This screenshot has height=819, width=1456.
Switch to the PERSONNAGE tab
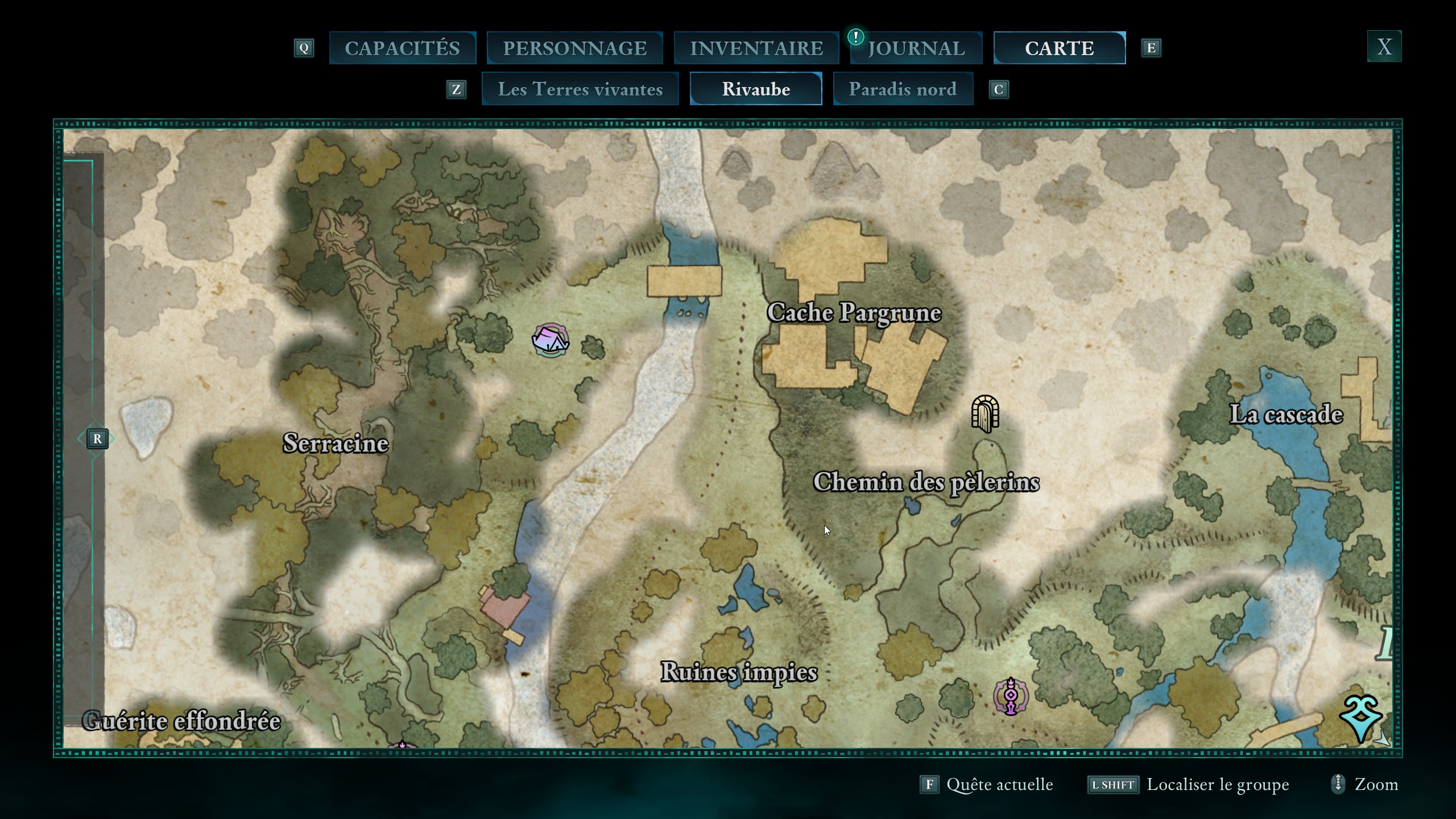(x=574, y=48)
